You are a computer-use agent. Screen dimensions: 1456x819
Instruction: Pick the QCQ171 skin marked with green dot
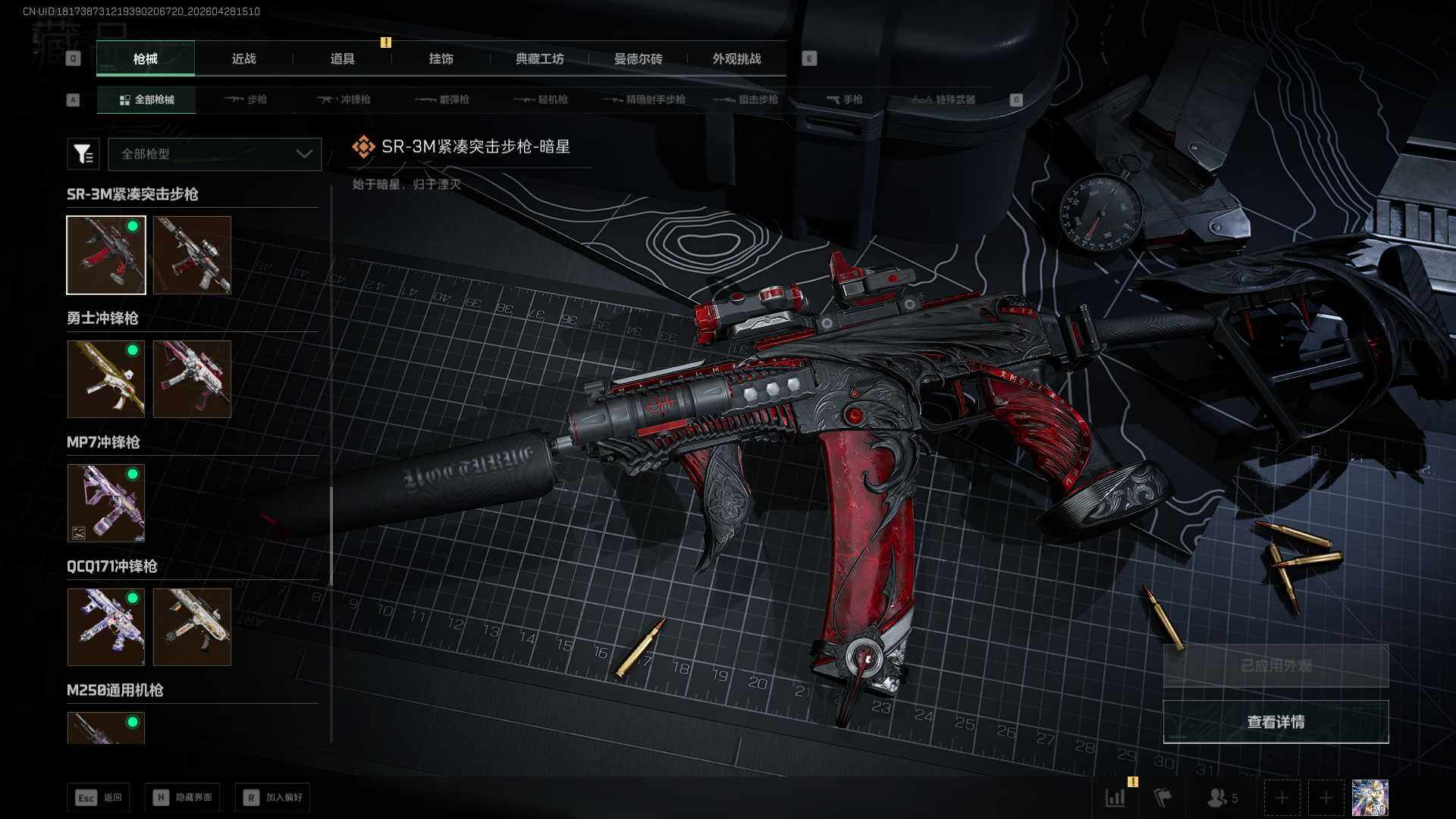pos(106,627)
